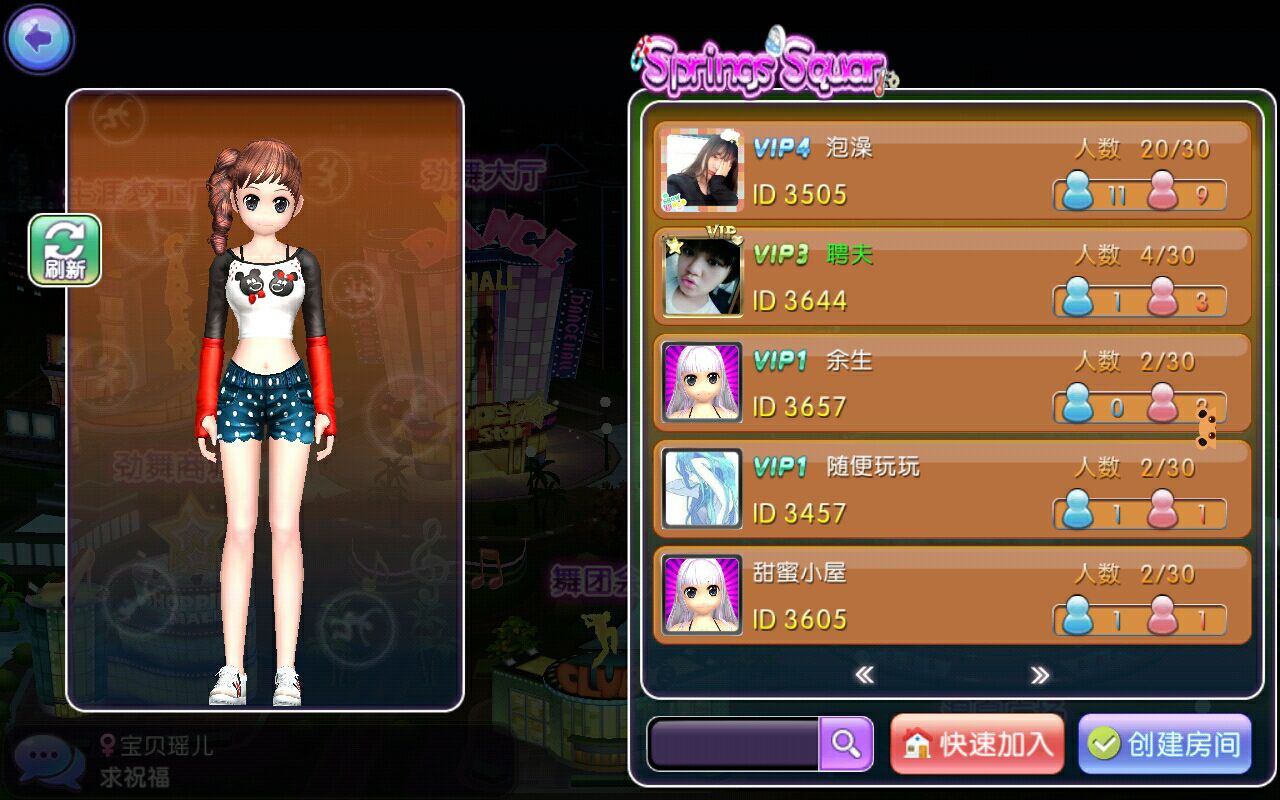The height and width of the screenshot is (800, 1280).
Task: Go back with the purple arrow button
Action: click(39, 40)
